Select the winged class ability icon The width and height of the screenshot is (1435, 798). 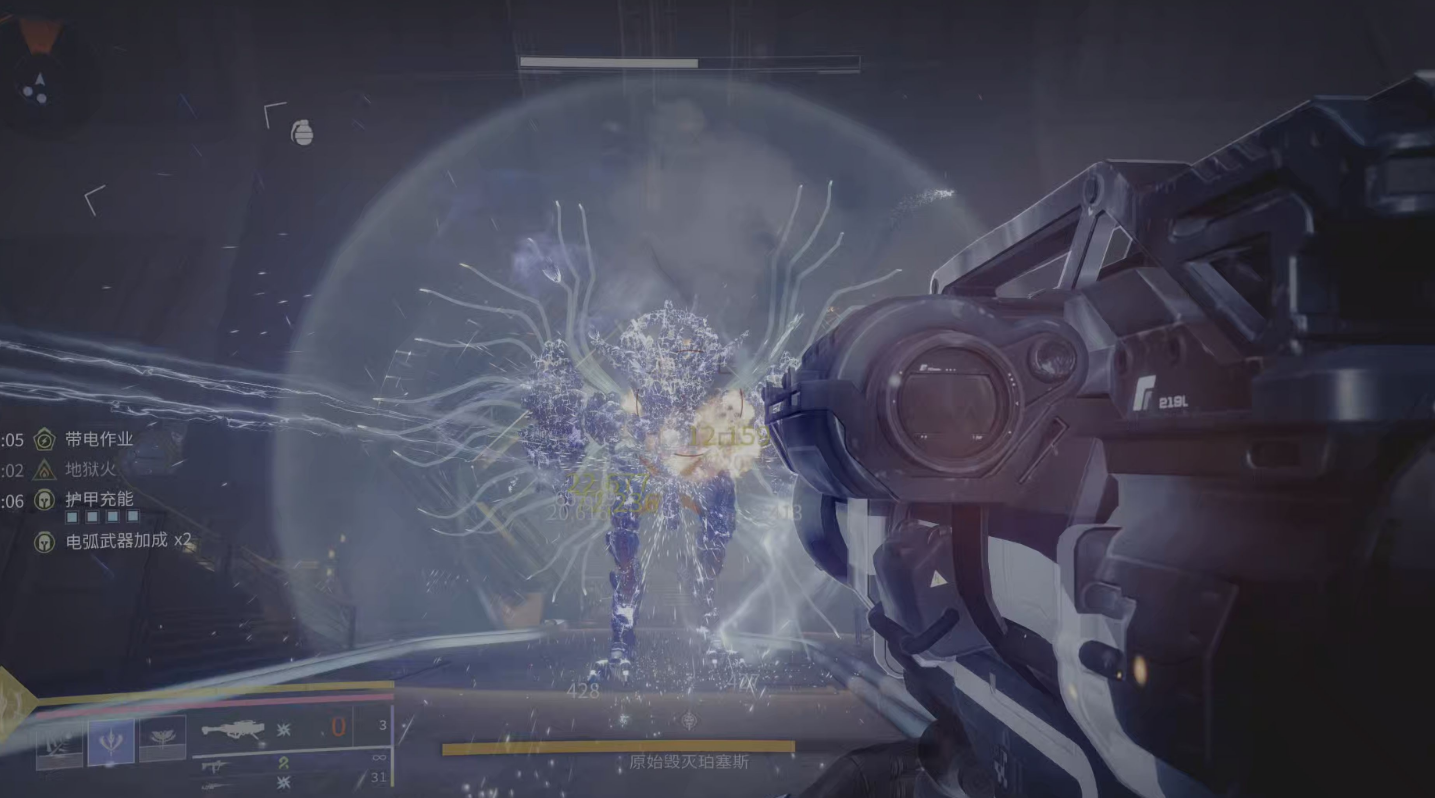point(162,741)
